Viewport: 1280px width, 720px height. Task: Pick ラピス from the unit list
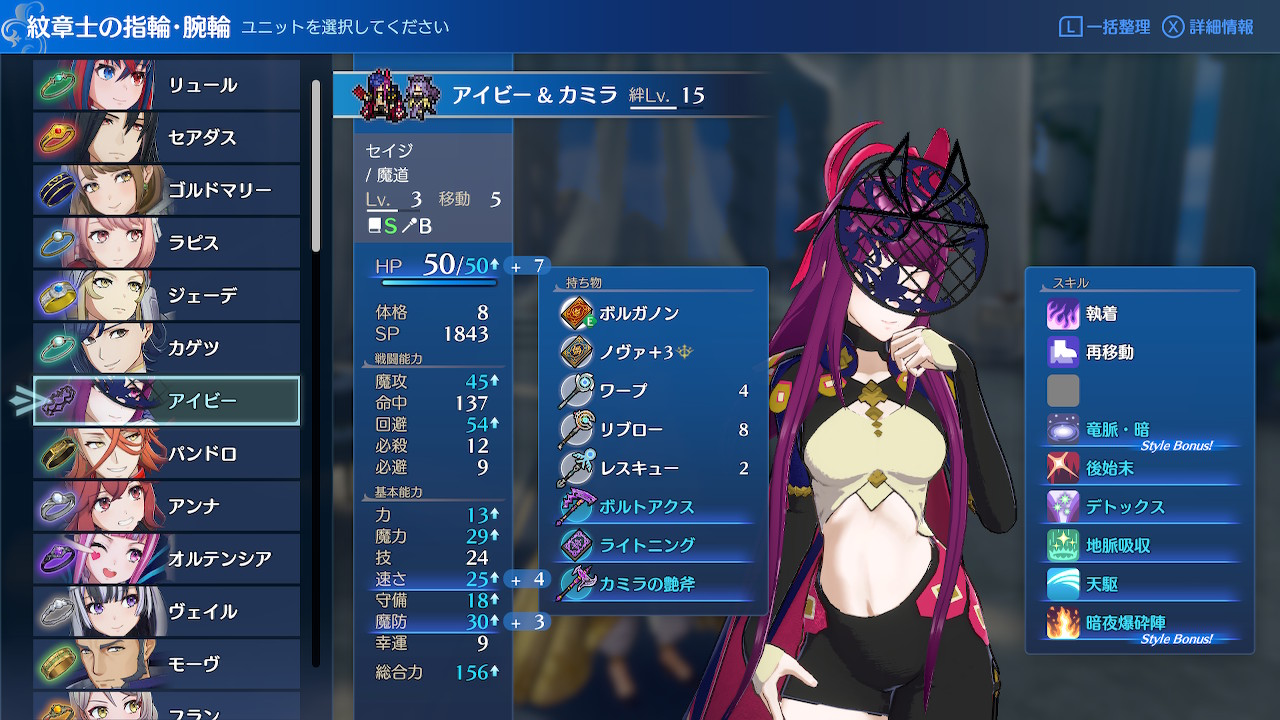click(167, 243)
